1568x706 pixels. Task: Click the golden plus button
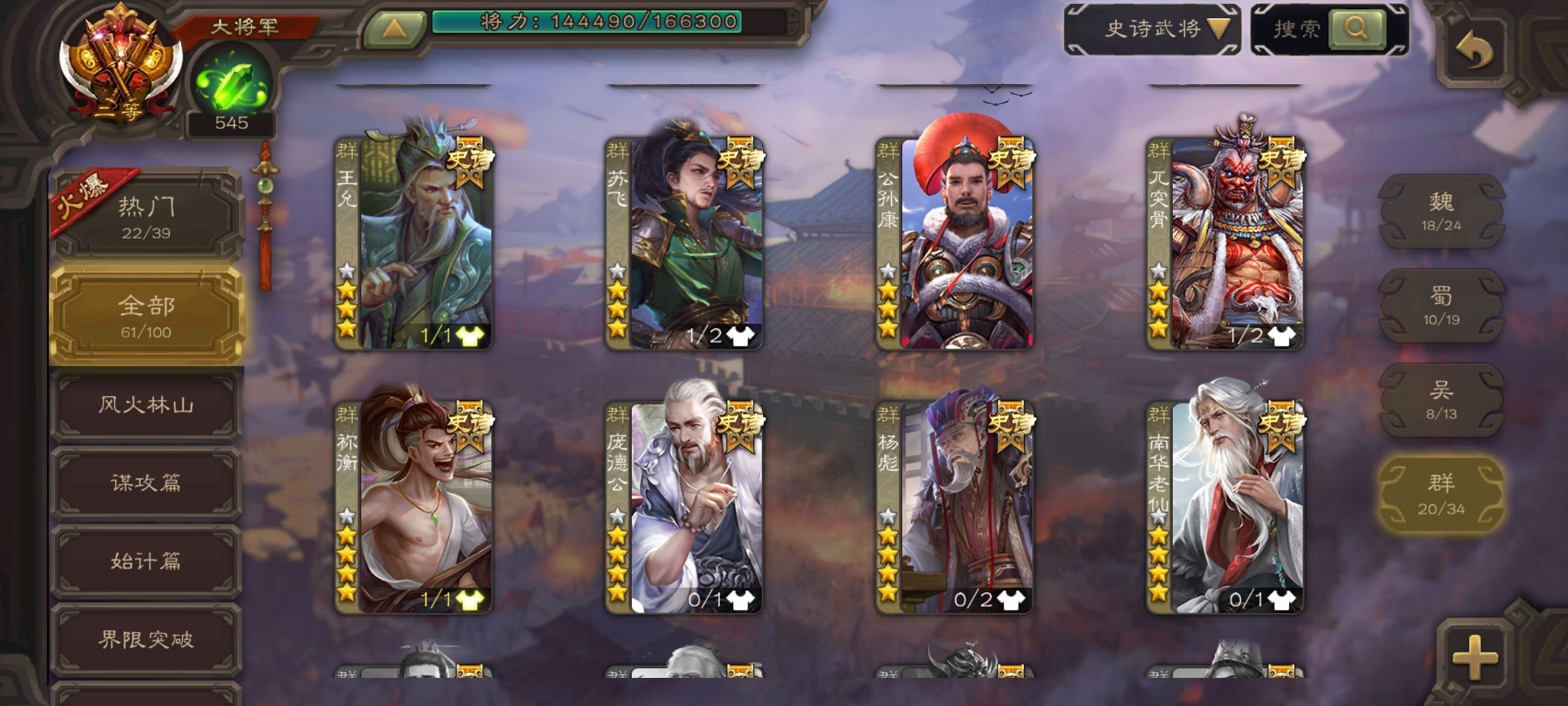pos(1475,656)
